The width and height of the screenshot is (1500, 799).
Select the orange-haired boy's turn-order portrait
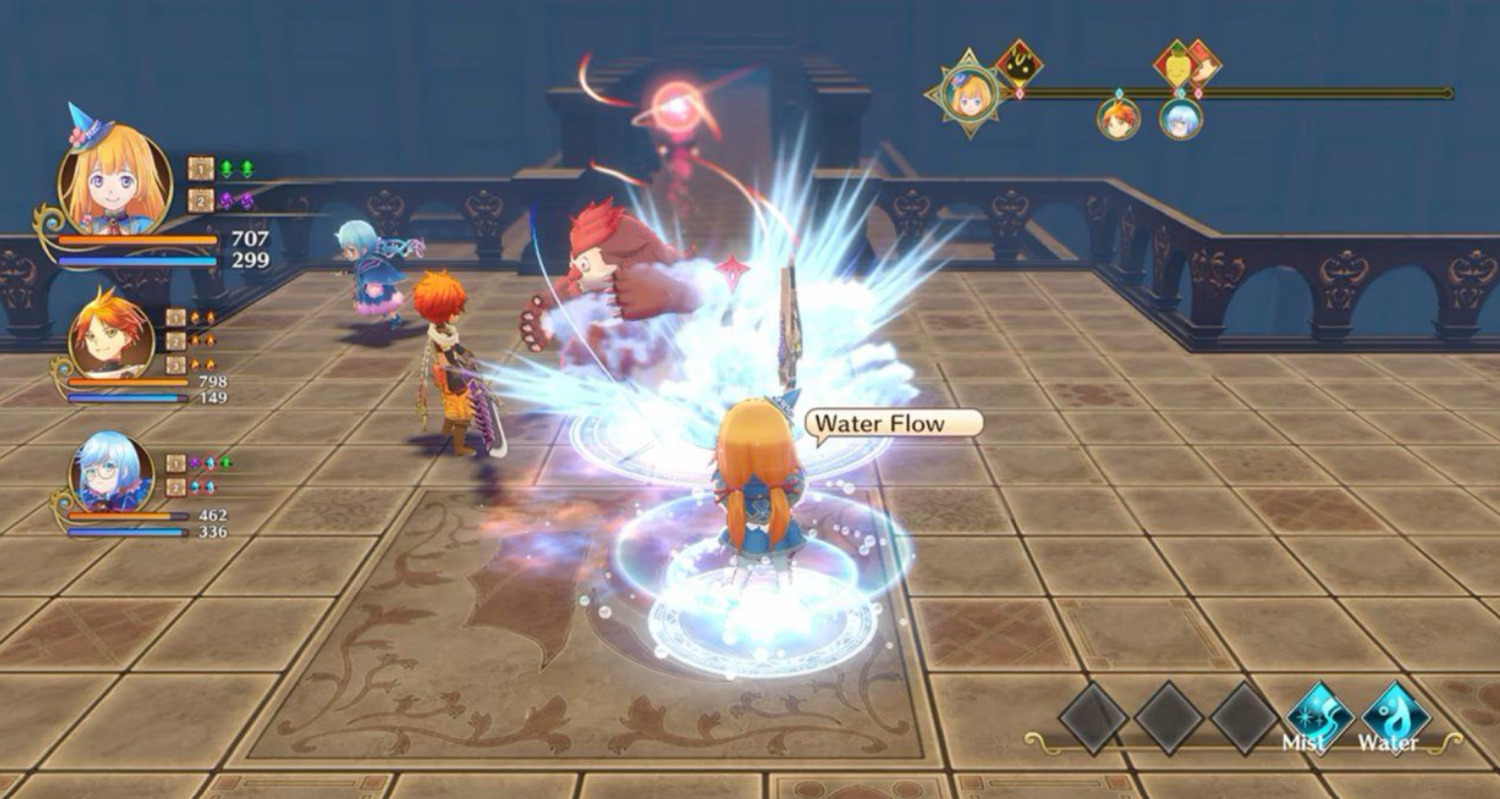[1118, 118]
